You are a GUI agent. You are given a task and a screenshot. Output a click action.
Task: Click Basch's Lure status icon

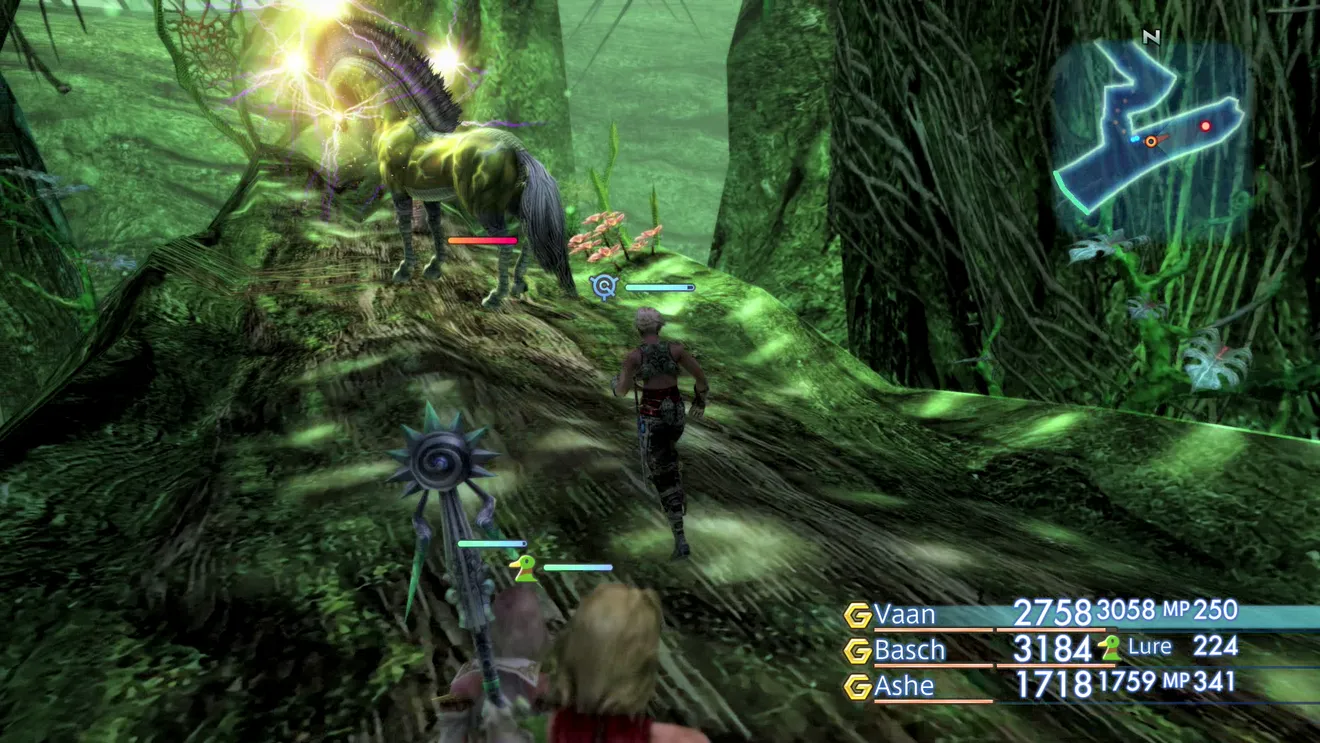tap(1109, 648)
